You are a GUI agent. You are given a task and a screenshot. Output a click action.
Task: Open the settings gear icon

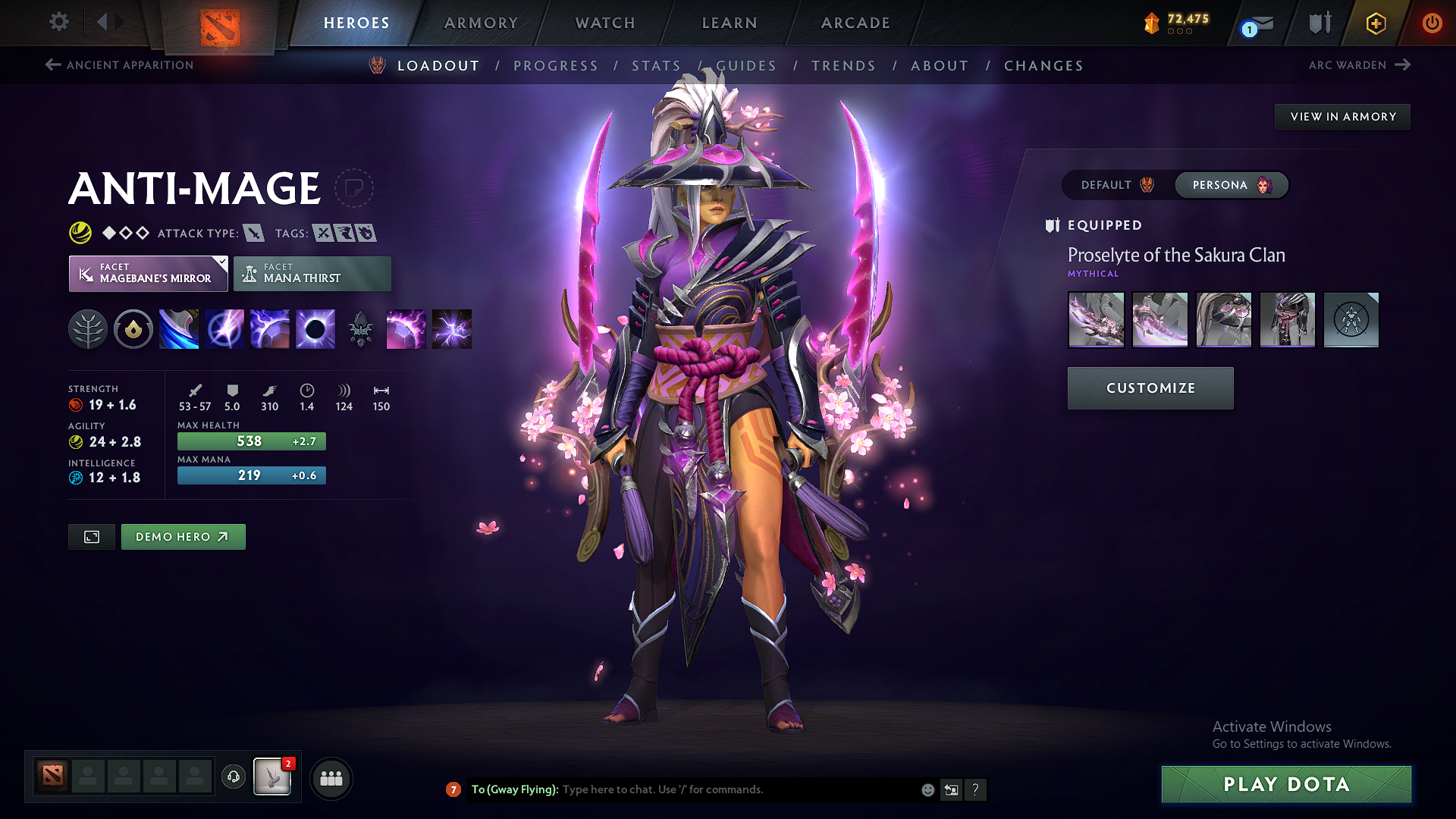(58, 22)
